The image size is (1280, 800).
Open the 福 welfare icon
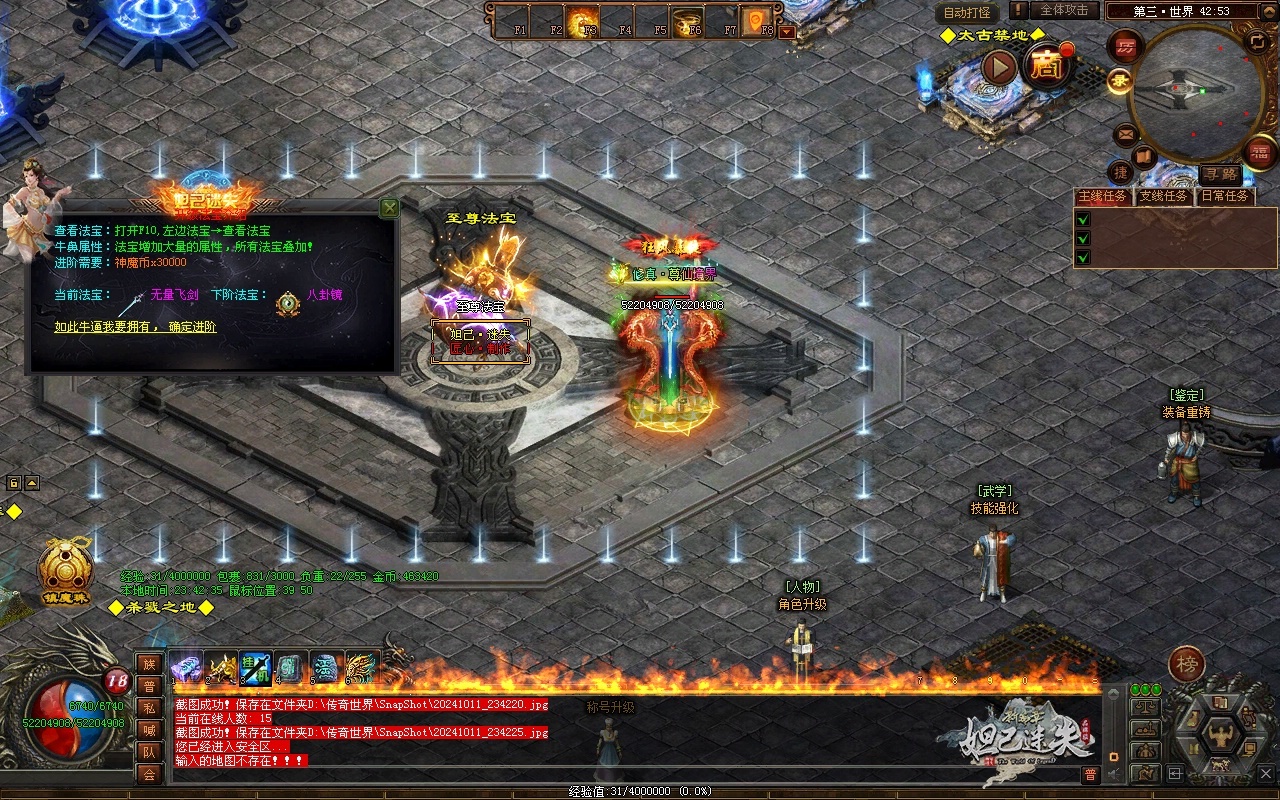pos(1260,153)
